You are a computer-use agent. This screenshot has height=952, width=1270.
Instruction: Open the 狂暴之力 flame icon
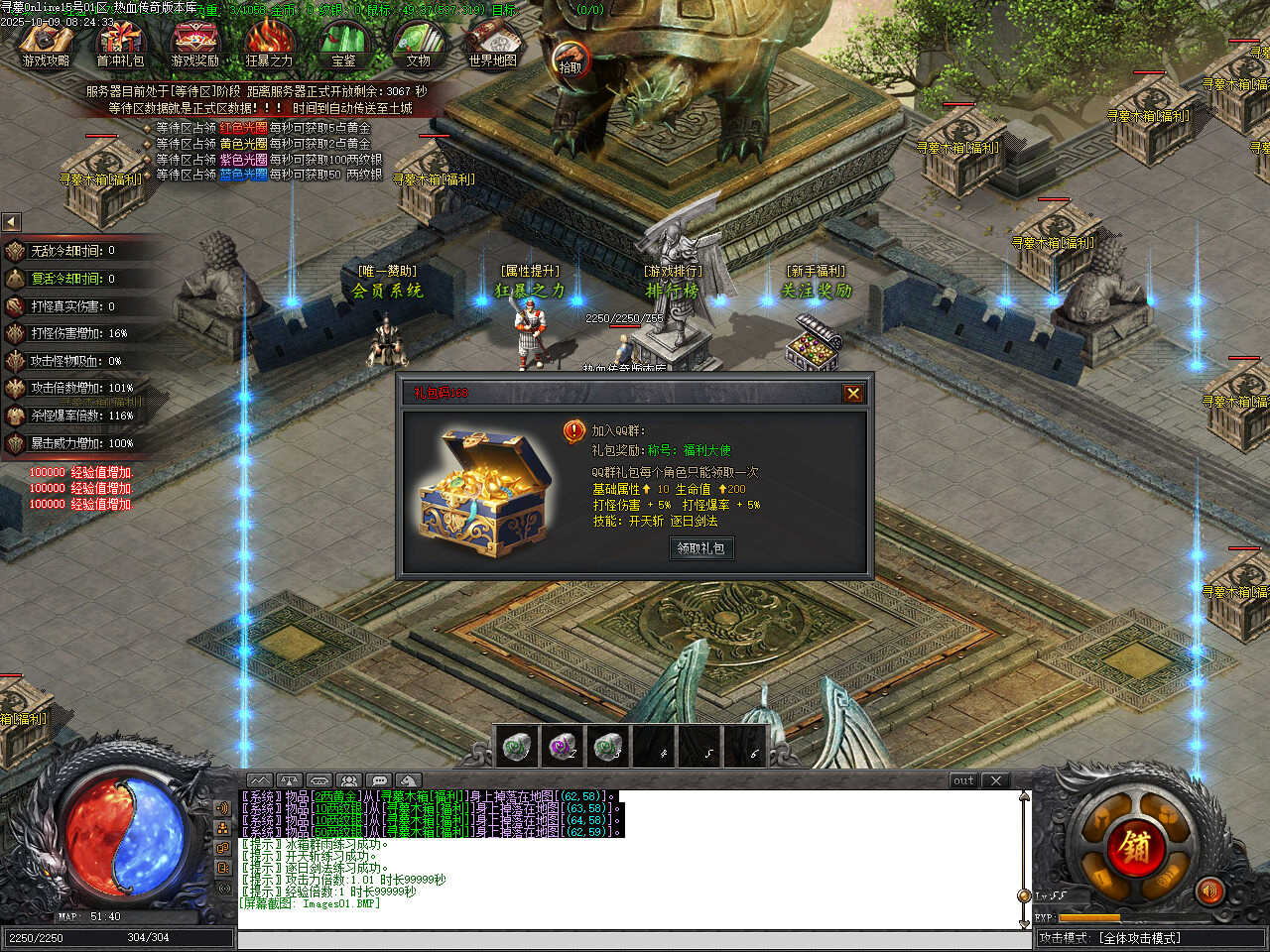click(269, 44)
